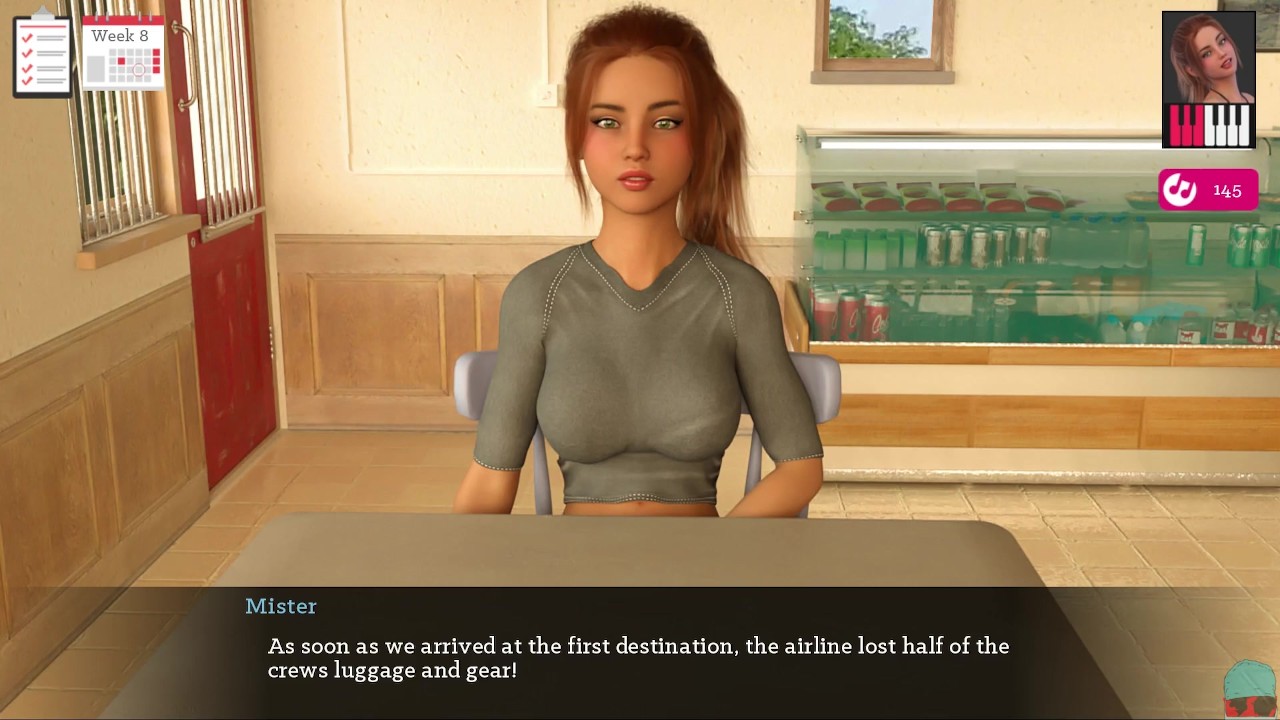This screenshot has height=720, width=1280.
Task: Click the pink music points badge
Action: 1208,190
